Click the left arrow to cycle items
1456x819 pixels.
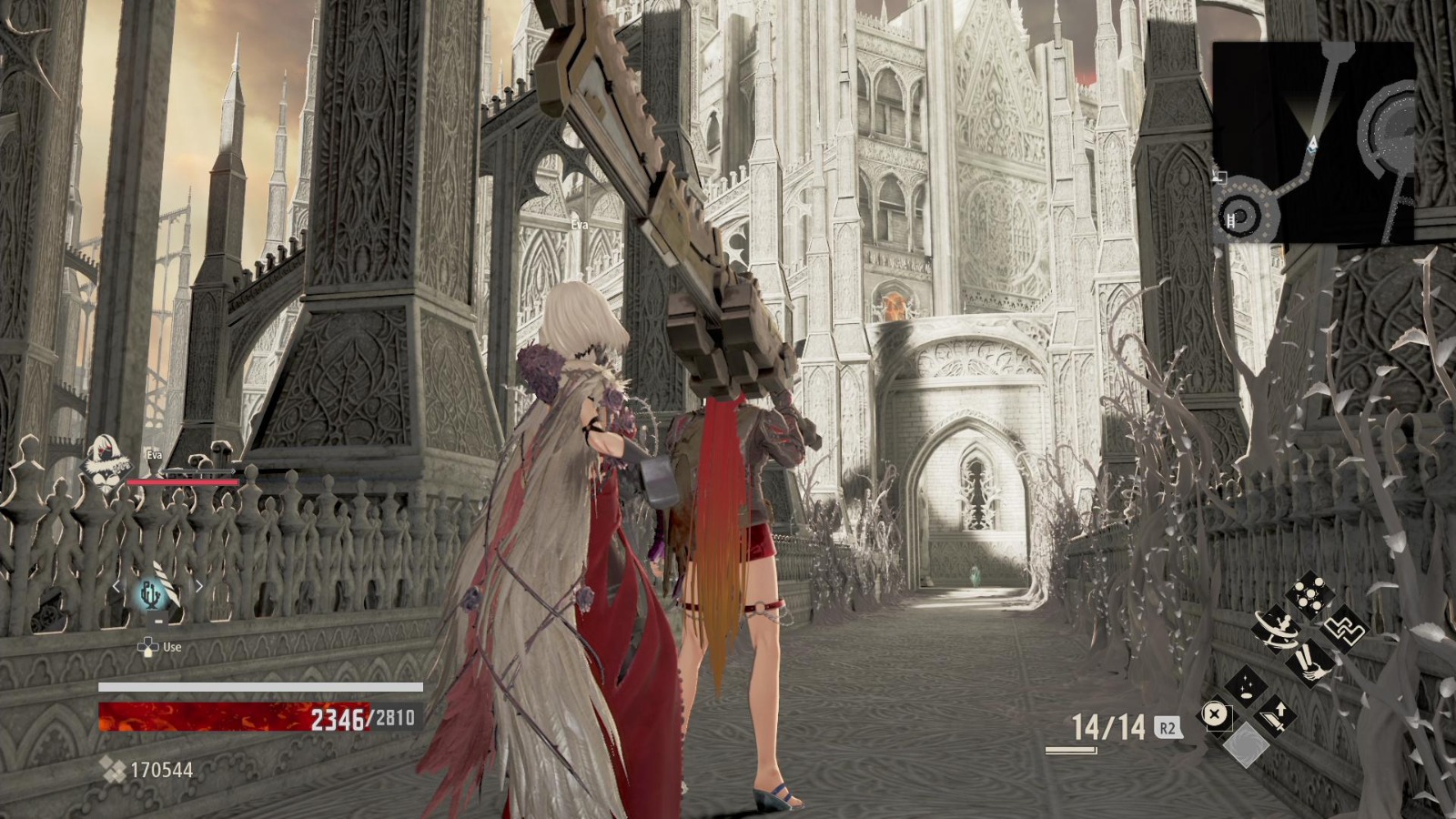[116, 585]
